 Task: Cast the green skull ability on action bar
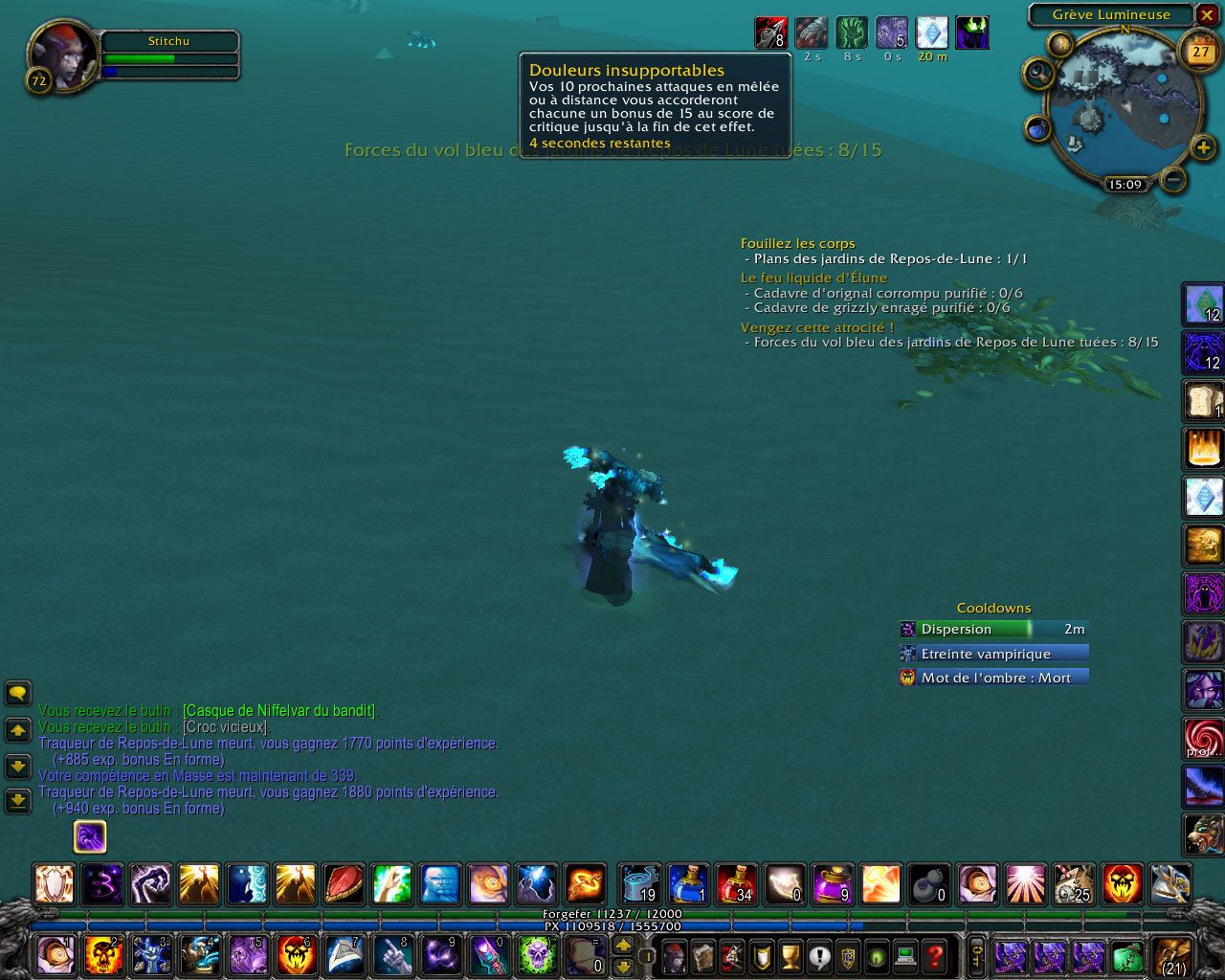click(x=537, y=955)
